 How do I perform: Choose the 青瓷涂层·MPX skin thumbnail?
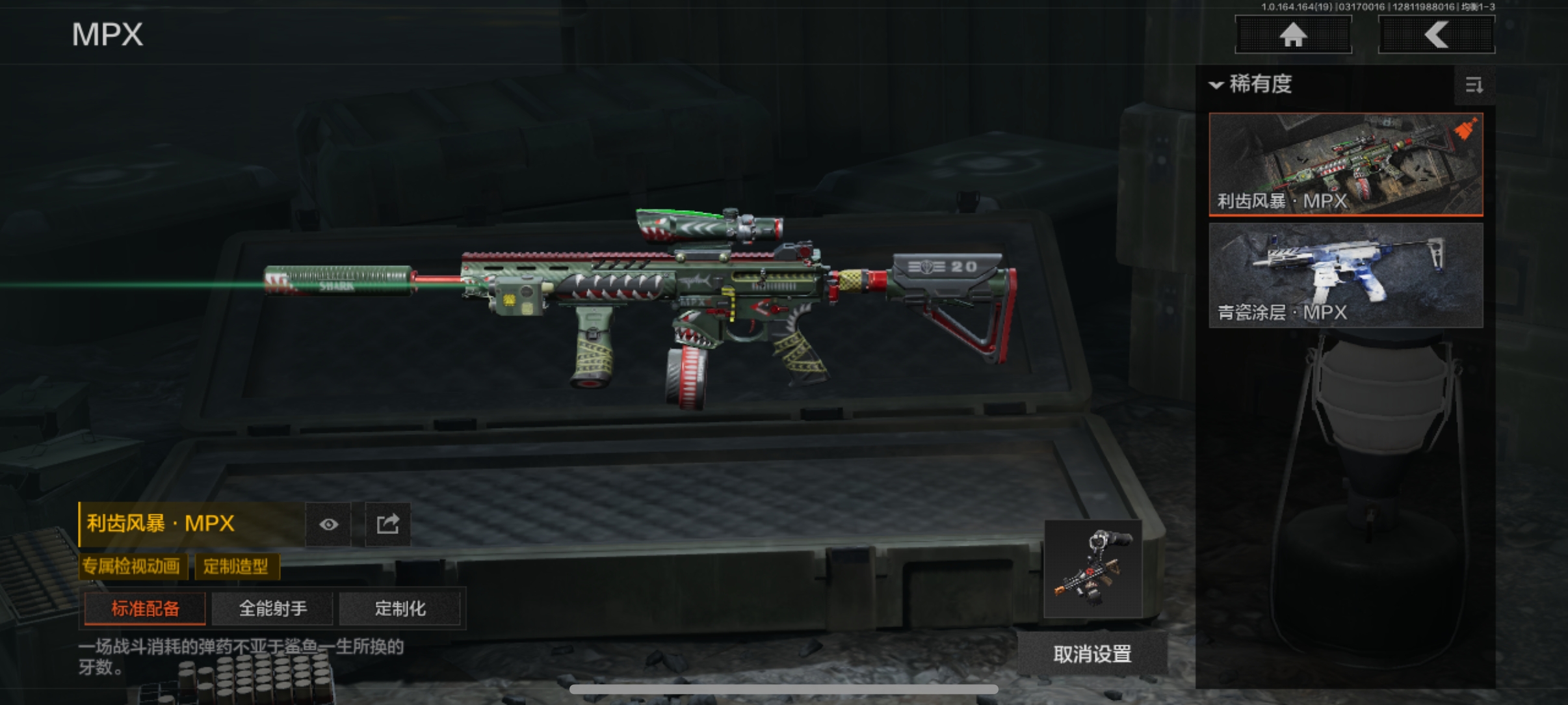pyautogui.click(x=1346, y=275)
